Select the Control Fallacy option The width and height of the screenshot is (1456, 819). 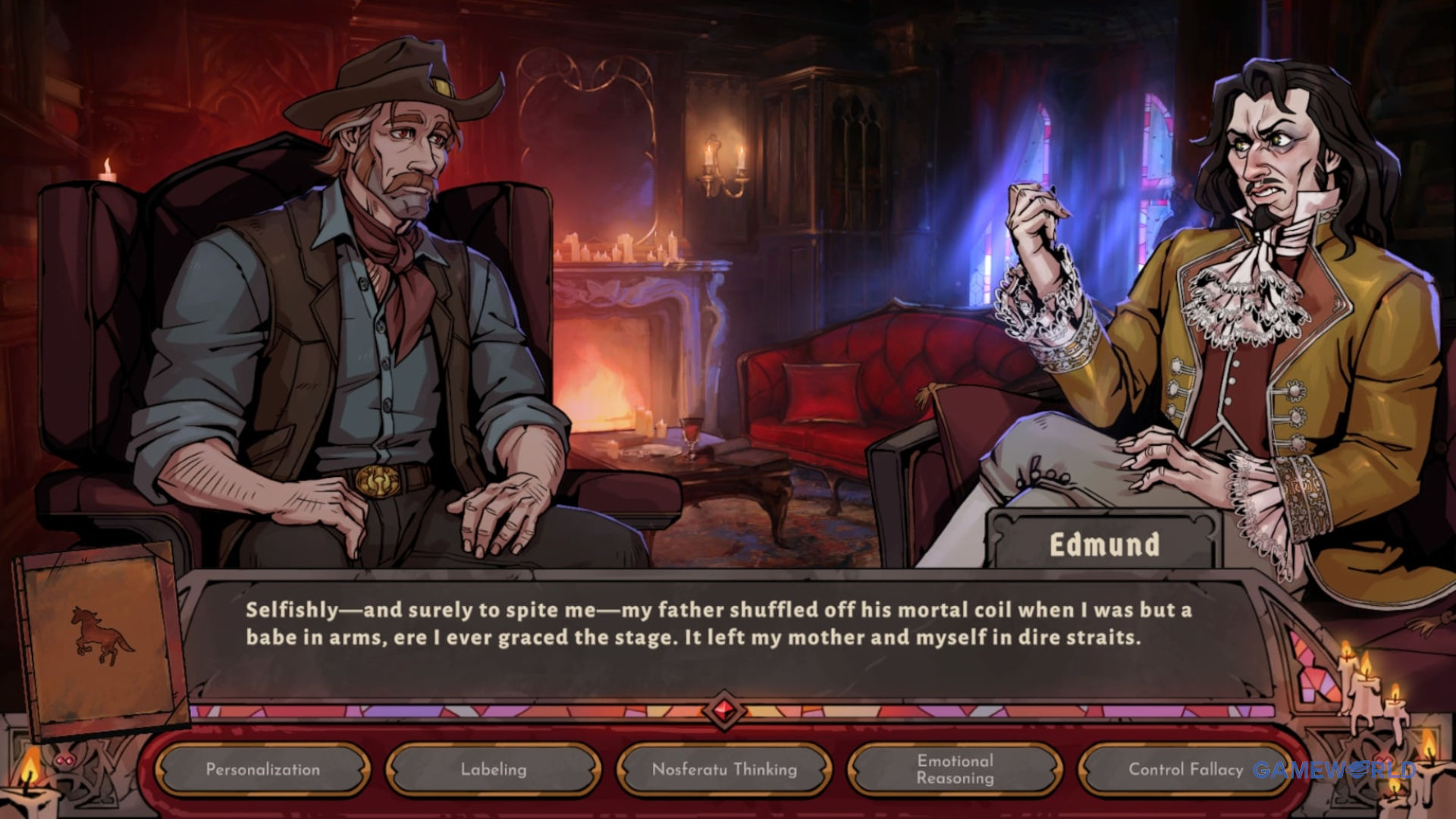pyautogui.click(x=1185, y=770)
